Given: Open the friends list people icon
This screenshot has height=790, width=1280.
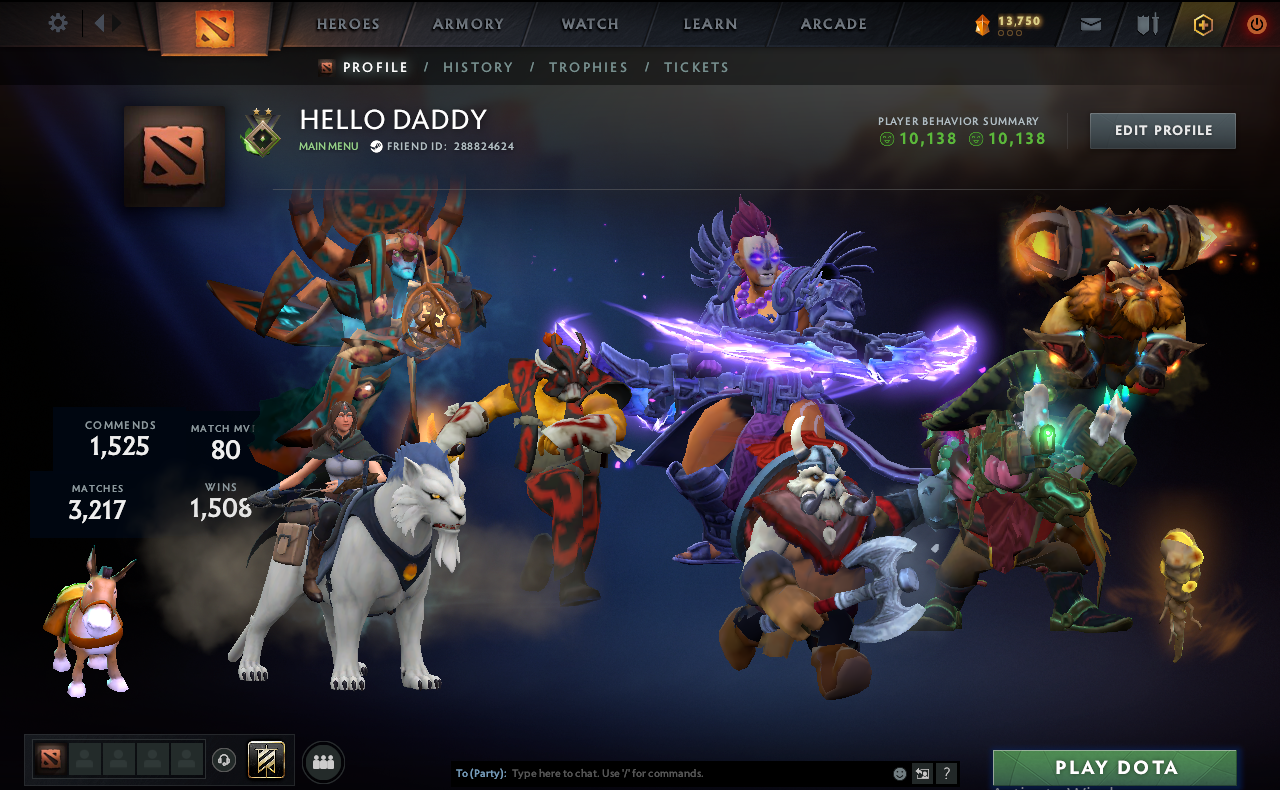Looking at the screenshot, I should [x=322, y=761].
